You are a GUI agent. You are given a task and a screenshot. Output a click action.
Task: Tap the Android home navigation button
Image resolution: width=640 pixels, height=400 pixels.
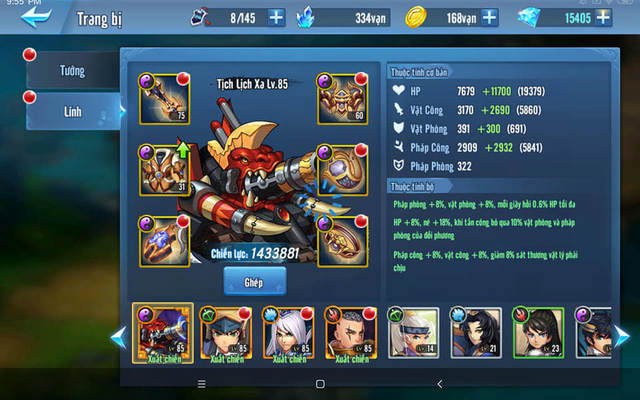coord(320,383)
